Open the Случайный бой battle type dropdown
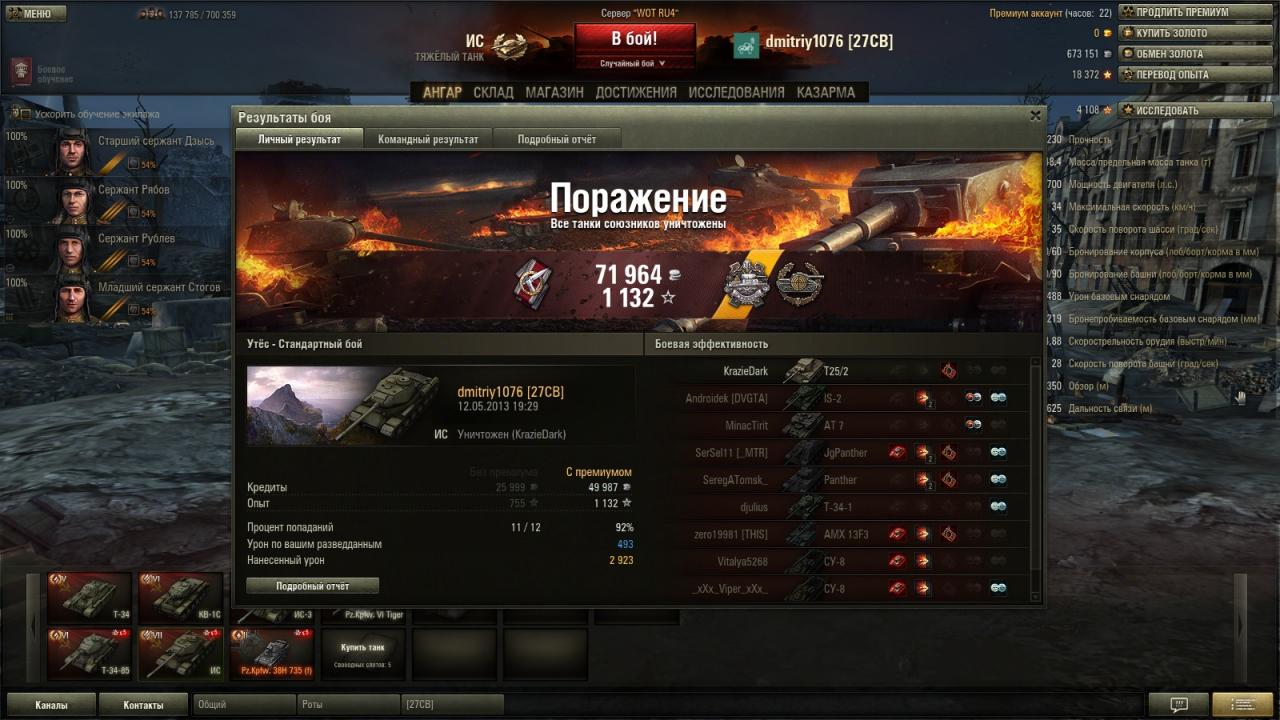The image size is (1280, 720). [x=634, y=63]
